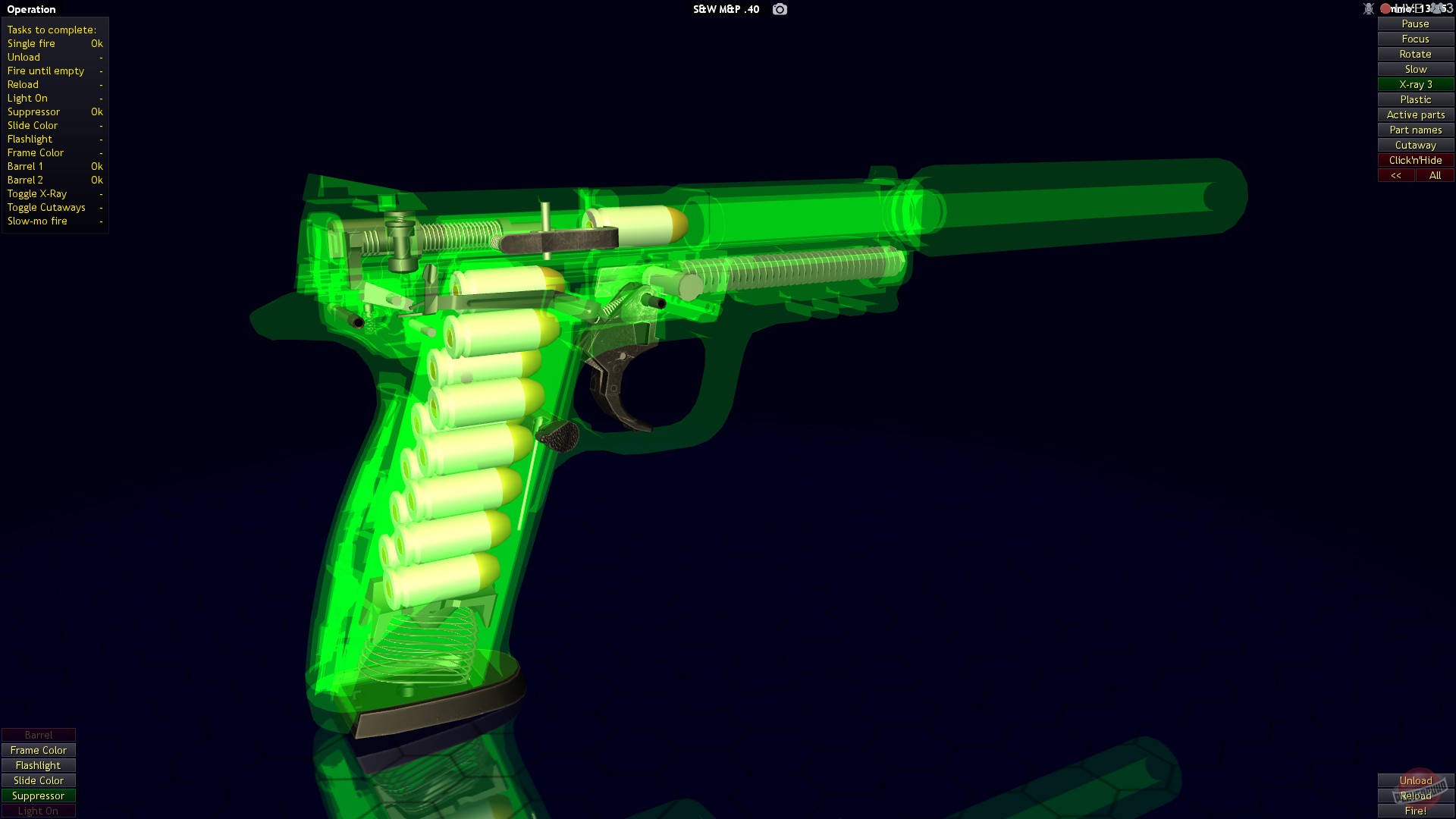This screenshot has width=1456, height=819.
Task: Toggle the Suppressor attachment
Action: click(38, 795)
